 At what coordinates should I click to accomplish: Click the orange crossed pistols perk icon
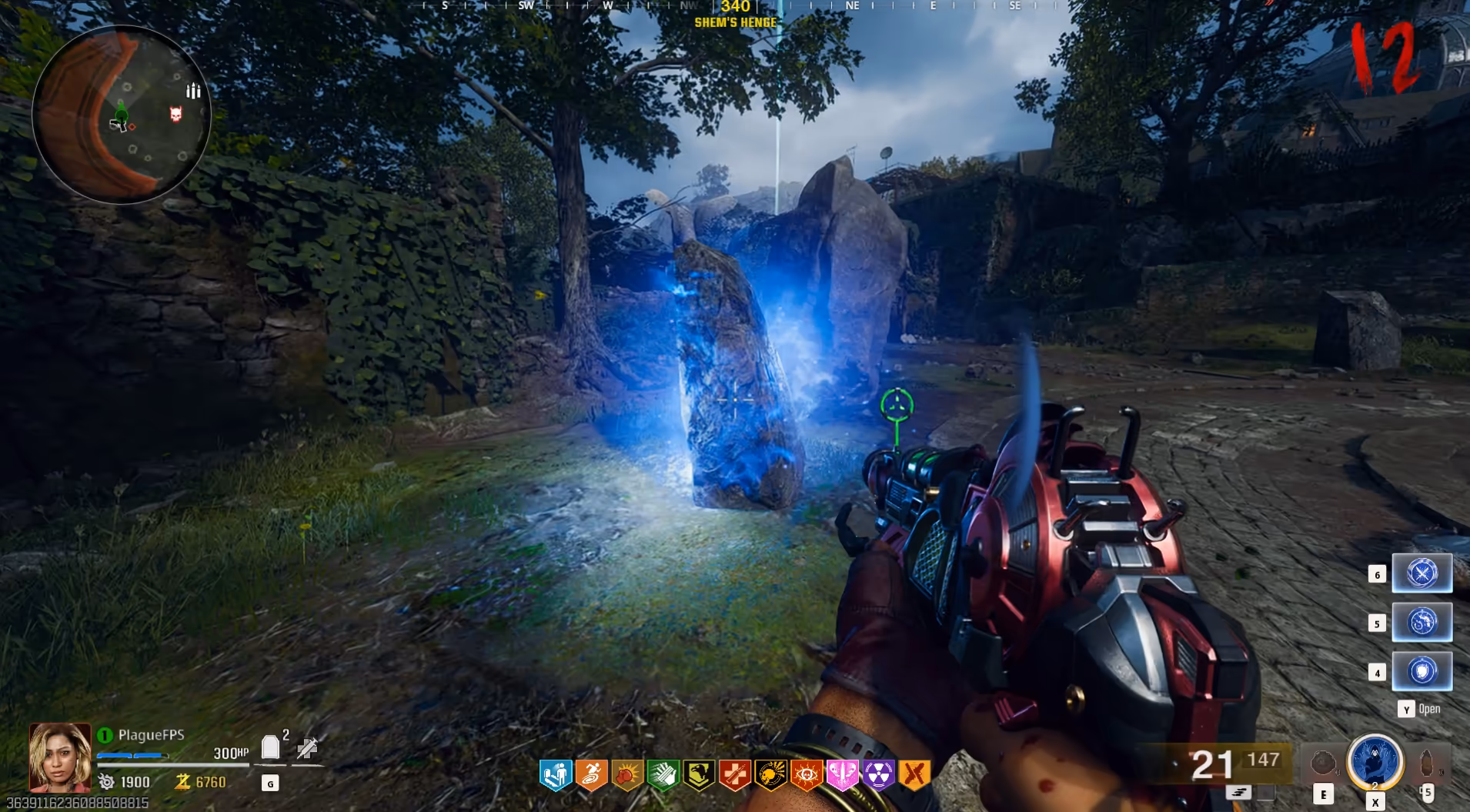pyautogui.click(x=914, y=775)
